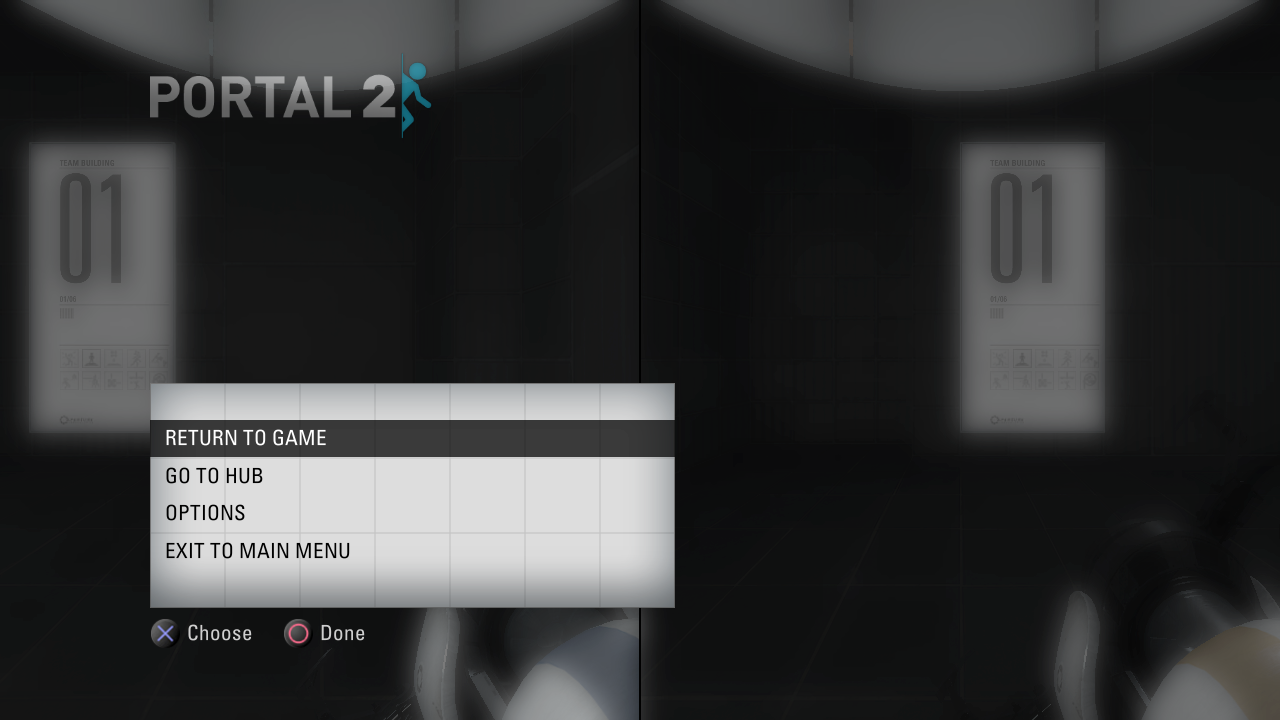Click the Choose label next to X button
This screenshot has height=720, width=1280.
point(219,633)
